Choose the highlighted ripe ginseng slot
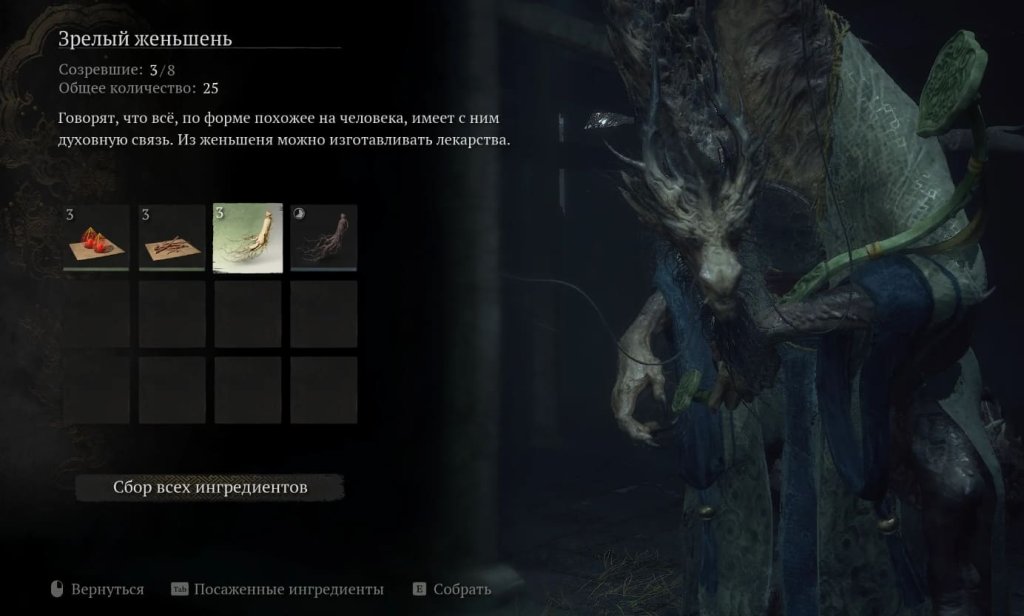The image size is (1024, 616). 248,238
